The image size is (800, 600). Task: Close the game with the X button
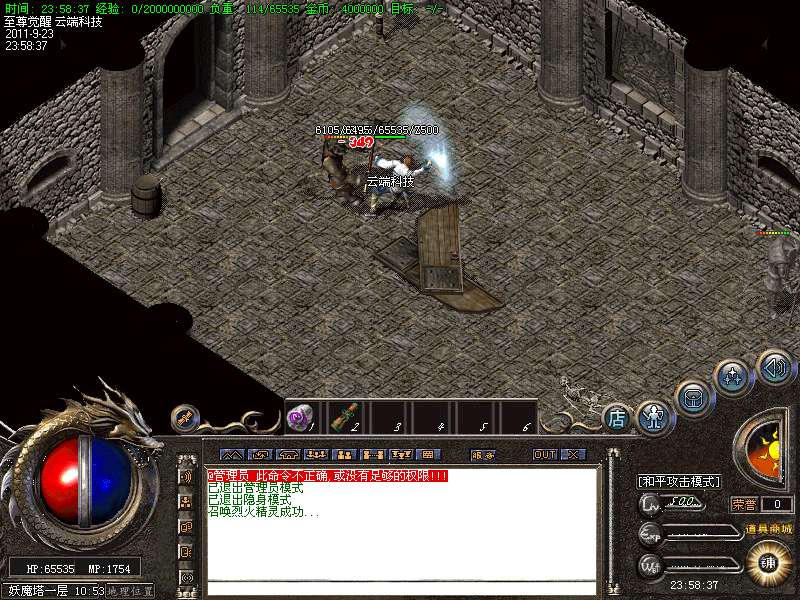pyautogui.click(x=572, y=454)
